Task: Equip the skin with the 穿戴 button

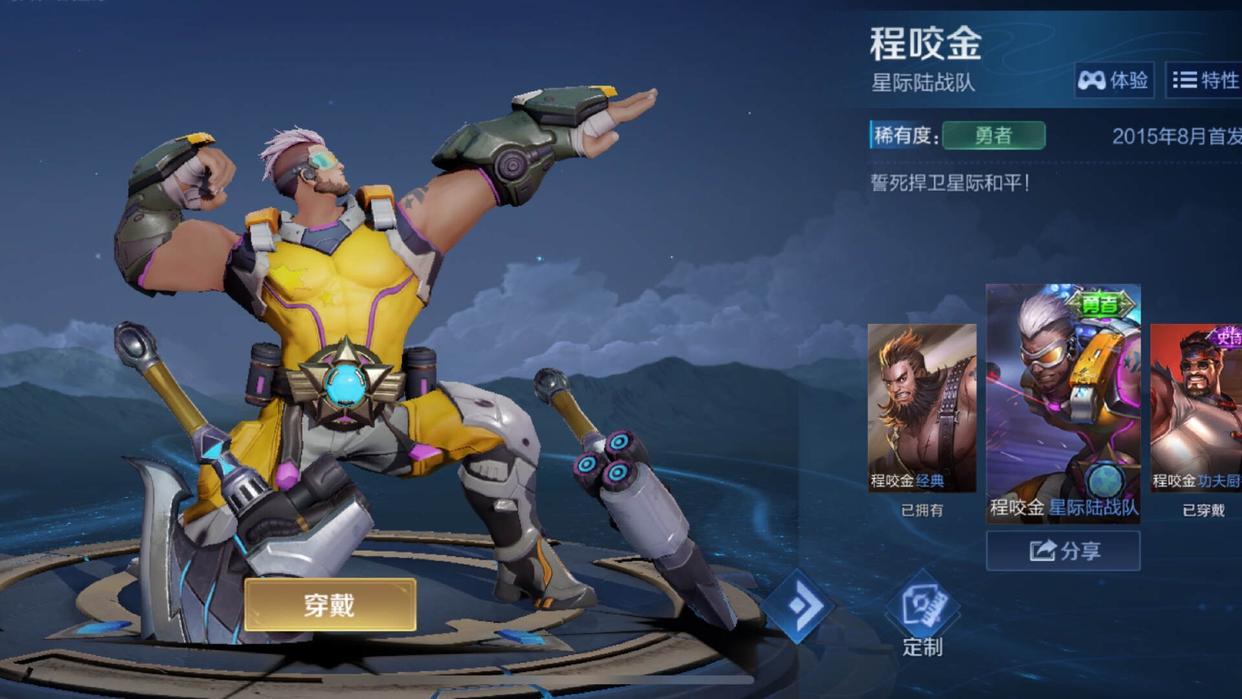Action: coord(330,605)
